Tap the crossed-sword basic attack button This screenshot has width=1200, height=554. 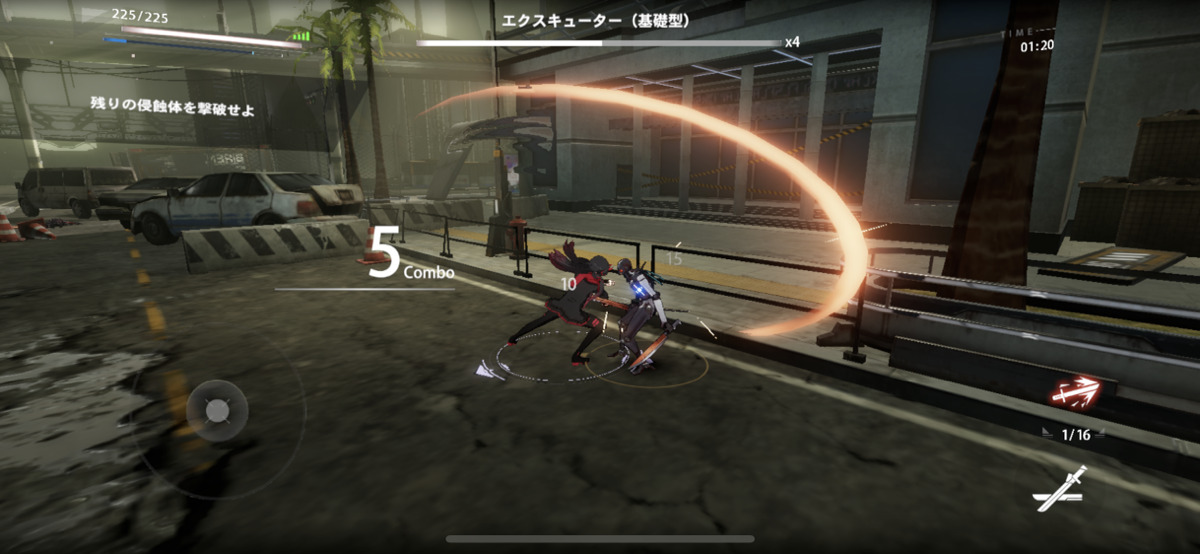point(1060,488)
